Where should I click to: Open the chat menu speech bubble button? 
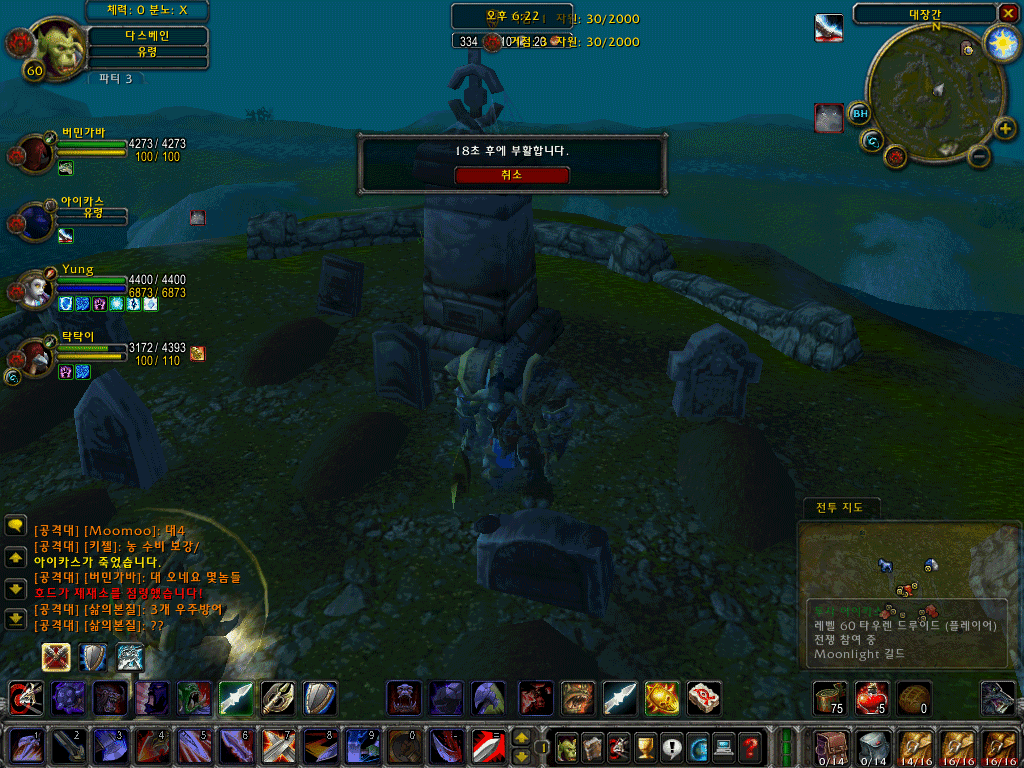click(15, 524)
